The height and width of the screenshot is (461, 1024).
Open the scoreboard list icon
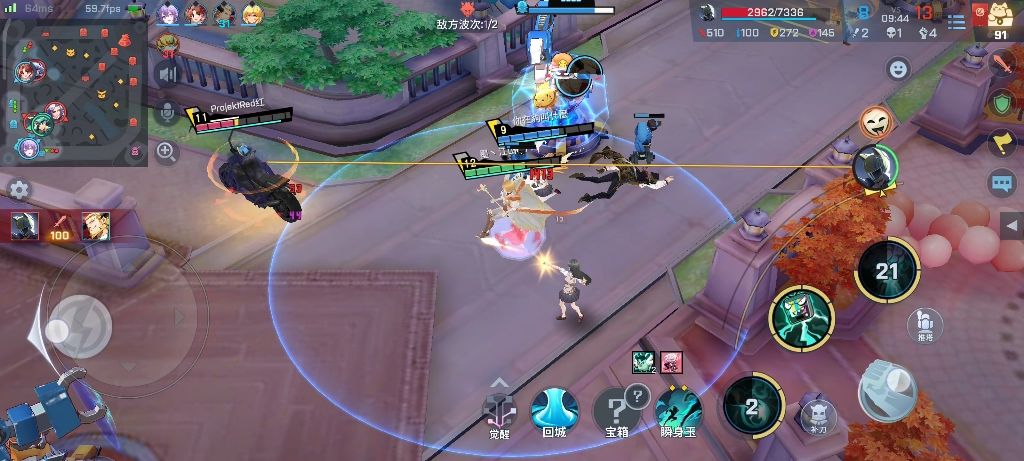(956, 21)
